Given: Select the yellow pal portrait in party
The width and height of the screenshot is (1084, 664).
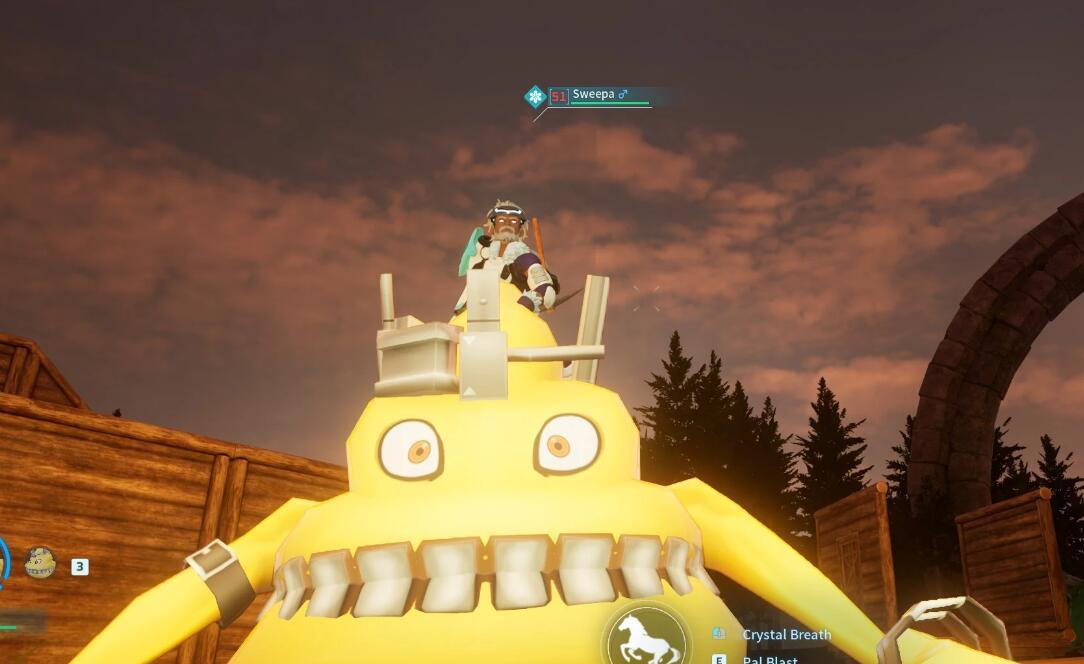Looking at the screenshot, I should tap(40, 563).
